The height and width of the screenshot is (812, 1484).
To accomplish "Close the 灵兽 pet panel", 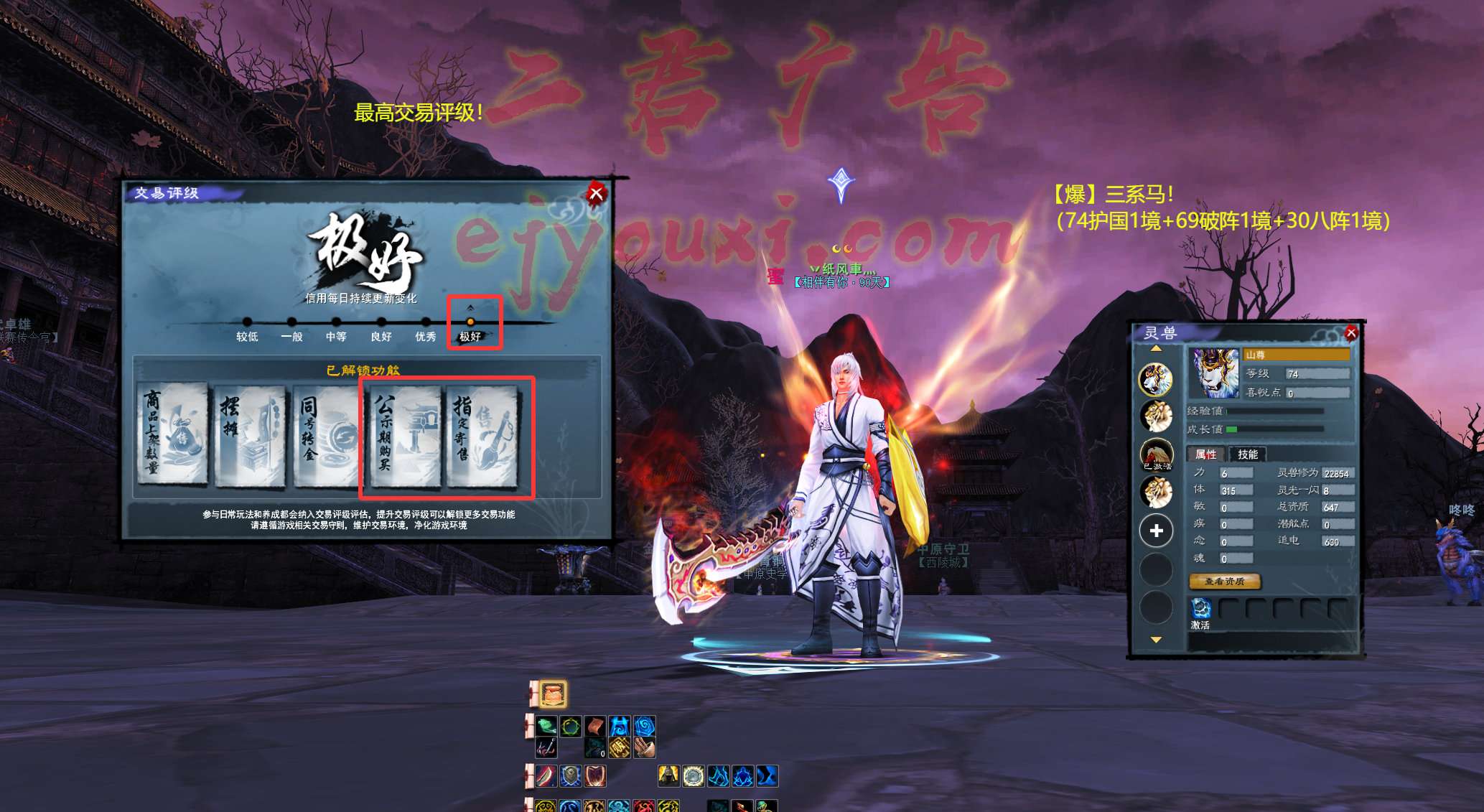I will pyautogui.click(x=1350, y=332).
